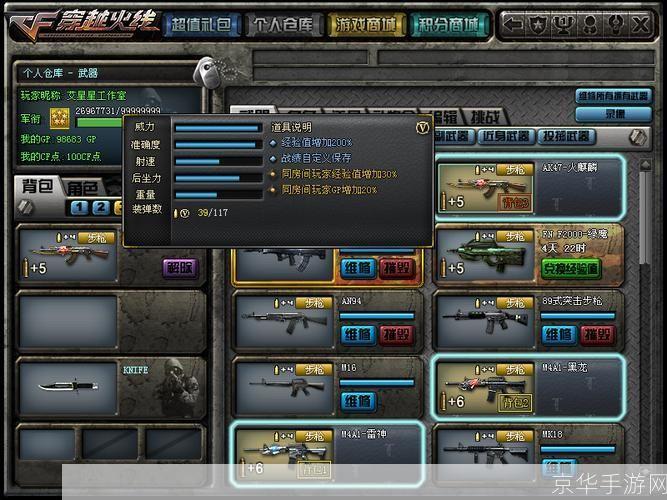The image size is (667, 500).
Task: Click the purple 卸下 unequip button
Action: [180, 267]
